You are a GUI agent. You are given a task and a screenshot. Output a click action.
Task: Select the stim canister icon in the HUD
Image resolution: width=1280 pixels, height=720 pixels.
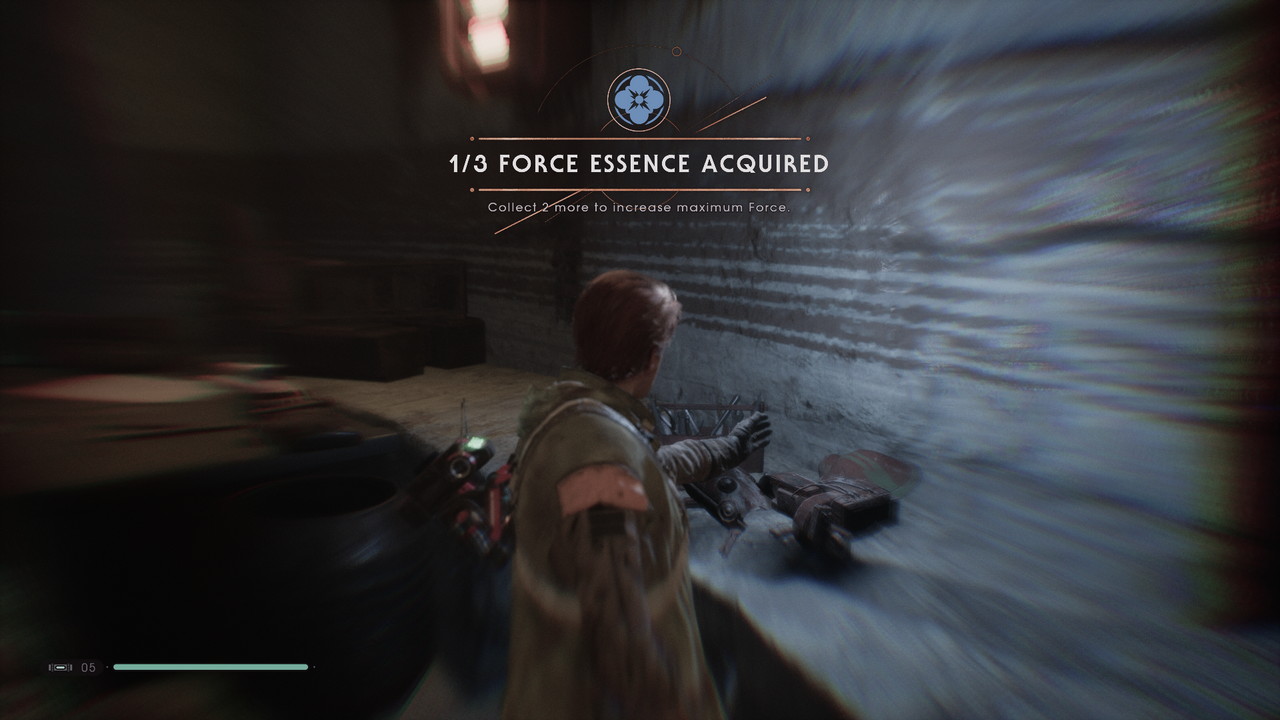59,668
